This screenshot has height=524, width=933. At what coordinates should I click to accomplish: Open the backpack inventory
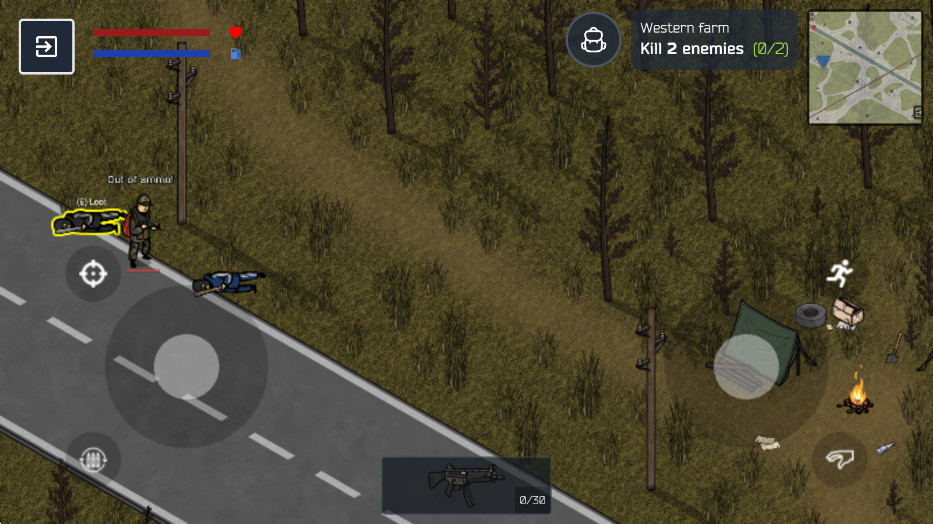coord(594,41)
